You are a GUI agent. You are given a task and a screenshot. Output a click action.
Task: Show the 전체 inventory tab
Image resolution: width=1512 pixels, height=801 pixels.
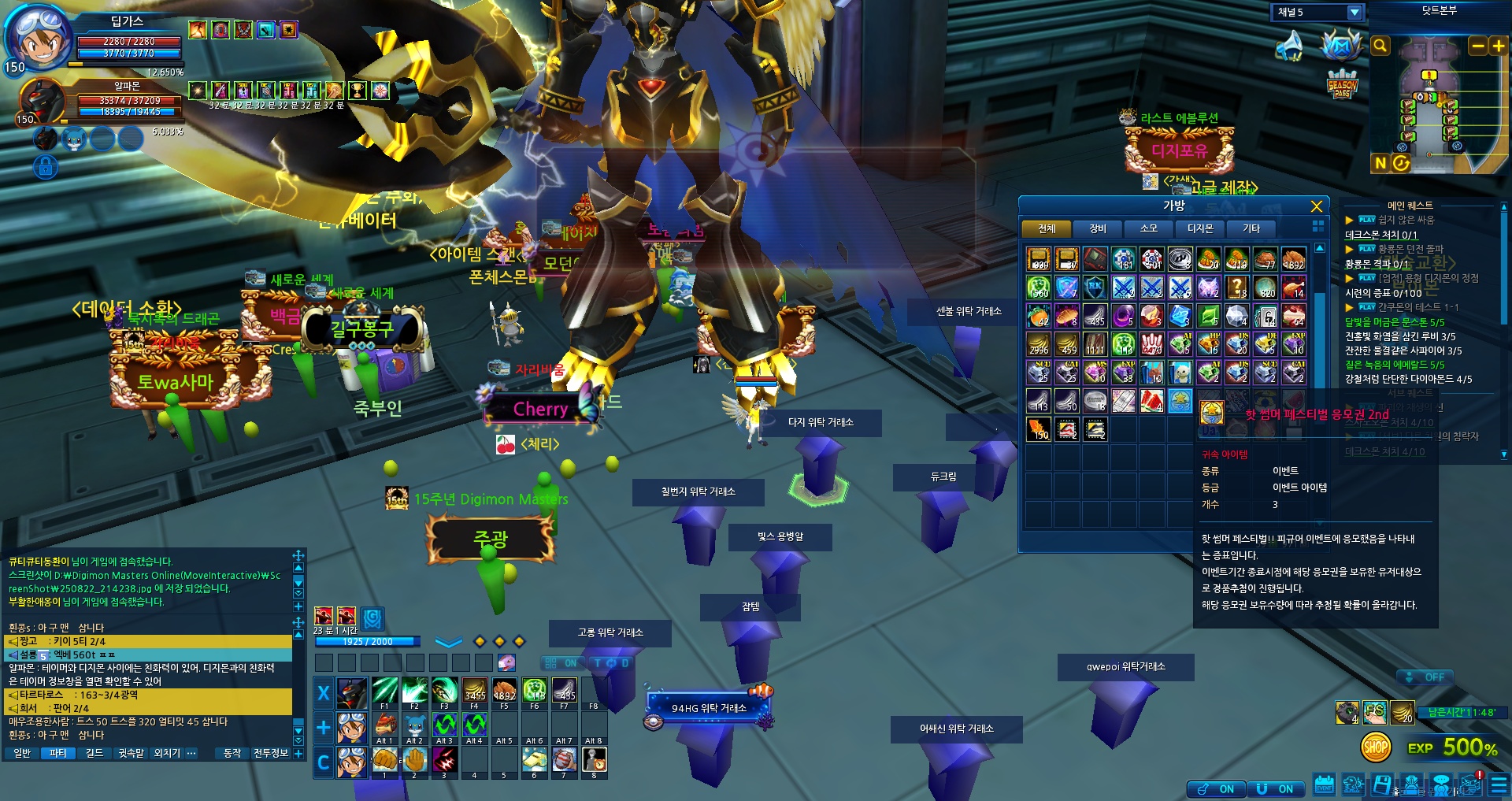pyautogui.click(x=1046, y=228)
